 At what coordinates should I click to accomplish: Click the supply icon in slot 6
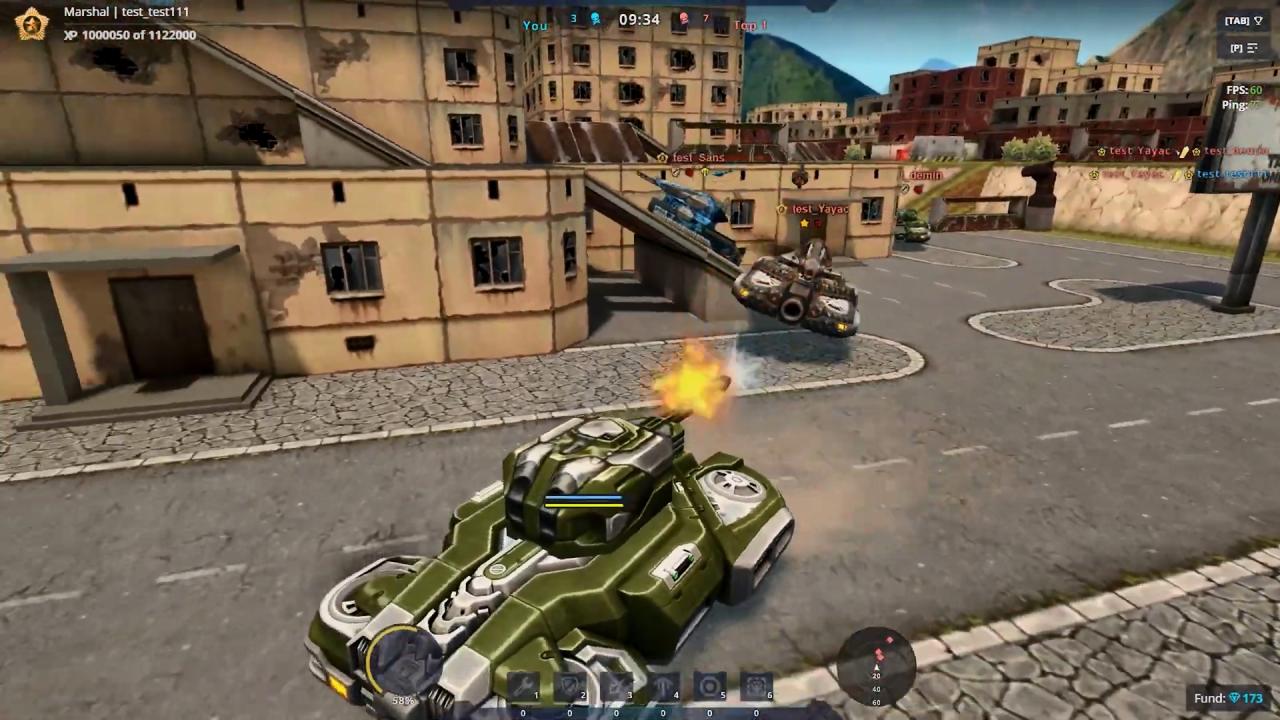point(754,686)
